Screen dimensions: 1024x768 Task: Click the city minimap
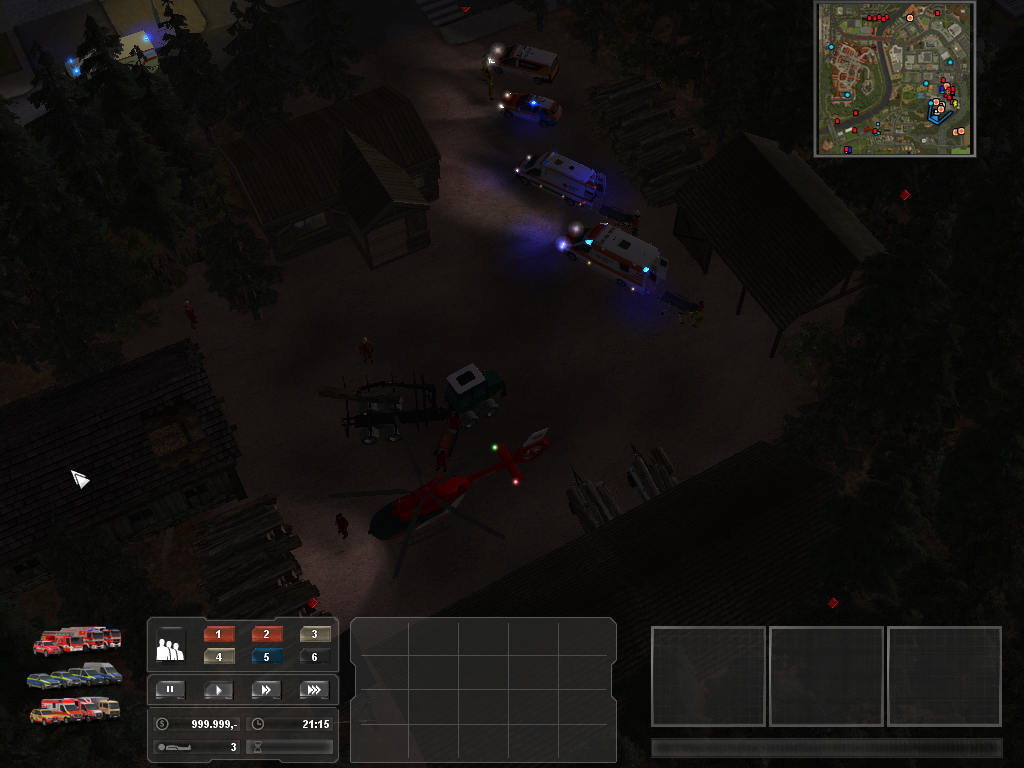click(895, 79)
